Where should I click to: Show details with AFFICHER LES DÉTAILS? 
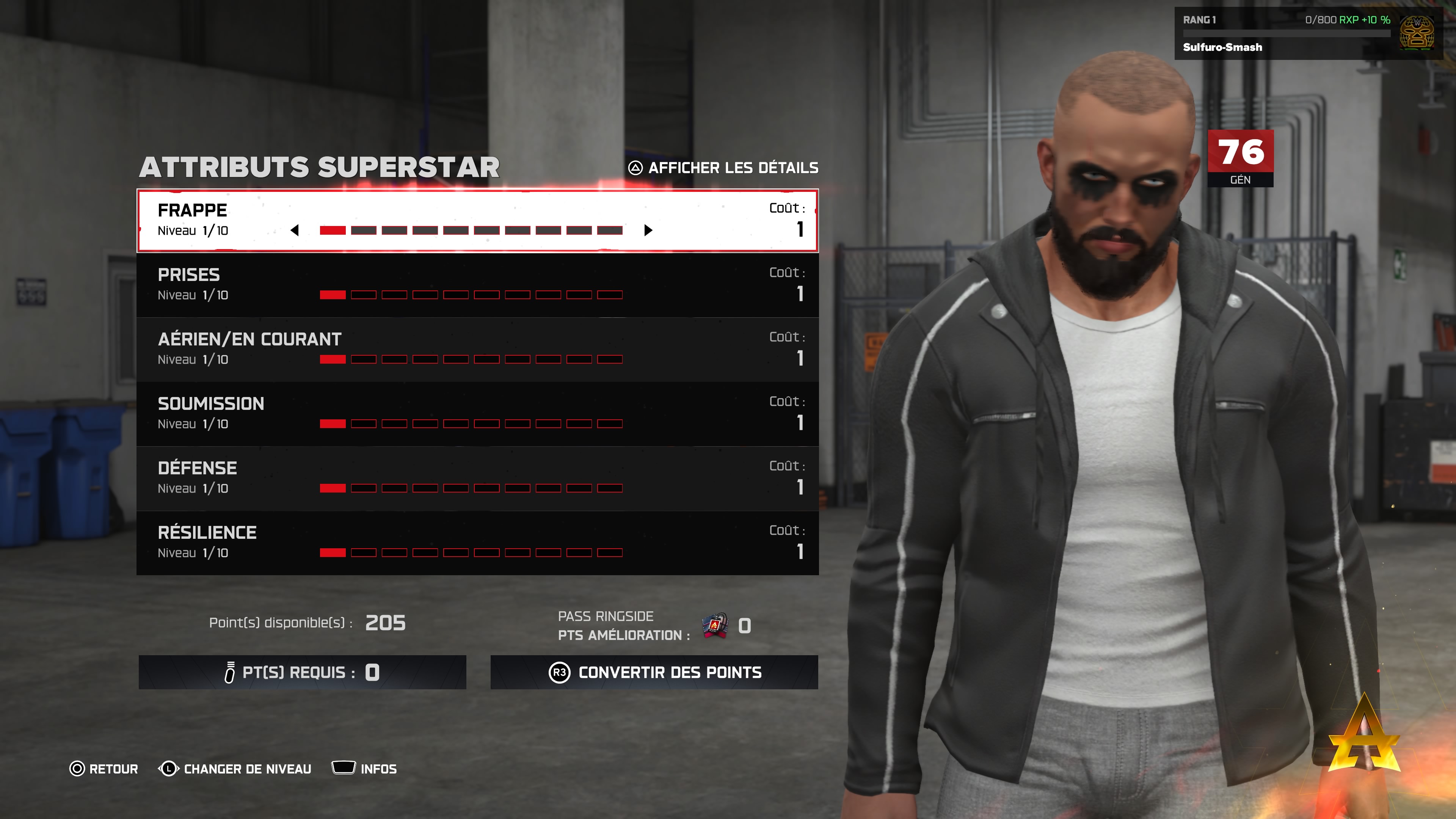click(x=723, y=168)
